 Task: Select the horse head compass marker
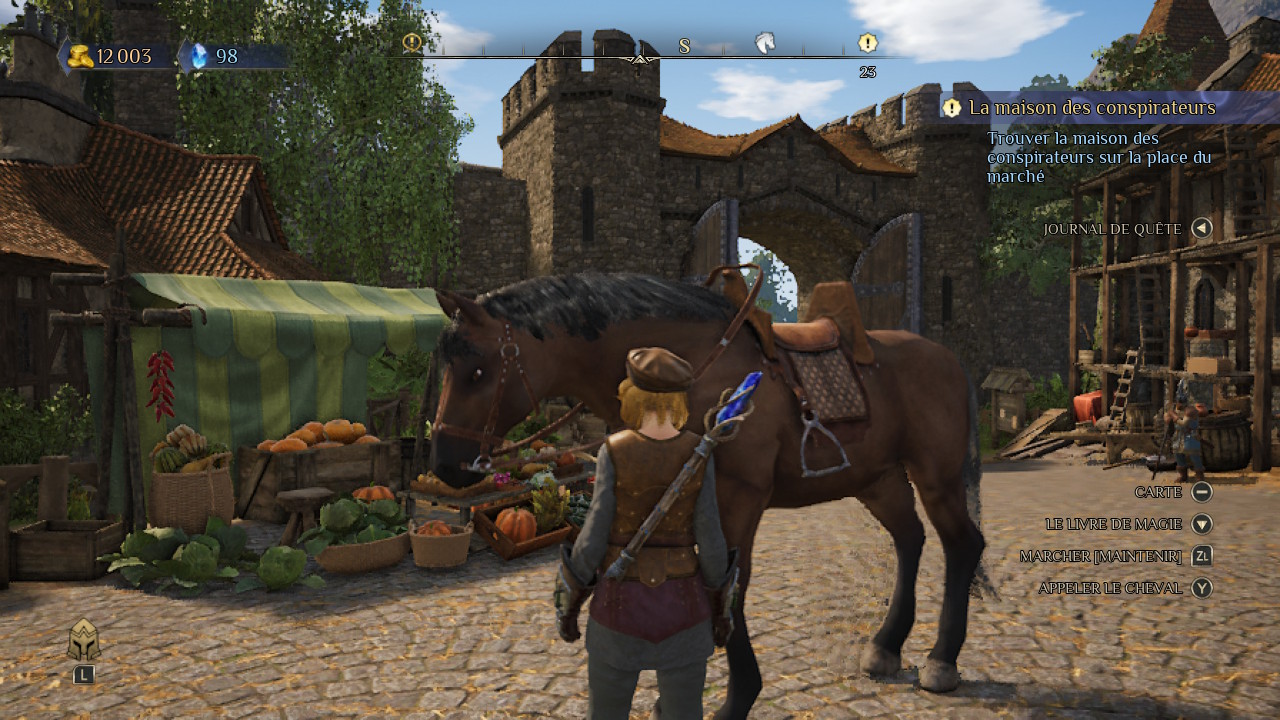tap(765, 43)
